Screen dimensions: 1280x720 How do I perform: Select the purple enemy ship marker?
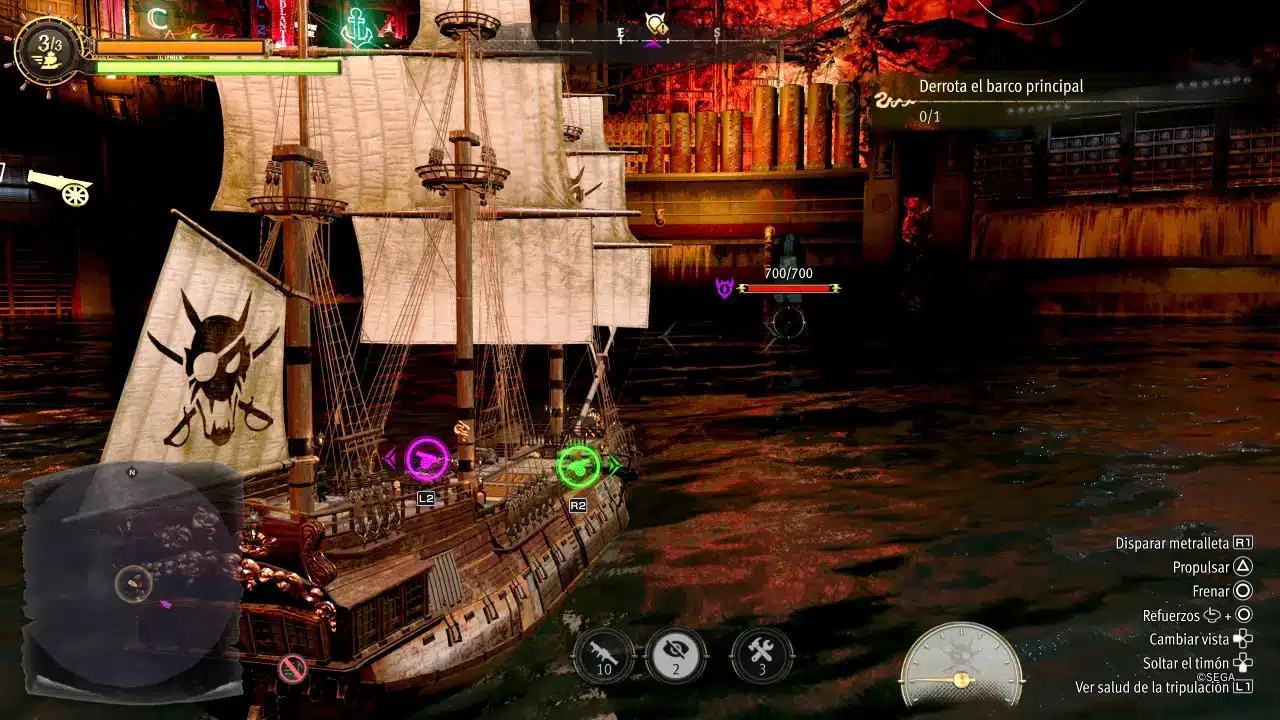(x=724, y=289)
